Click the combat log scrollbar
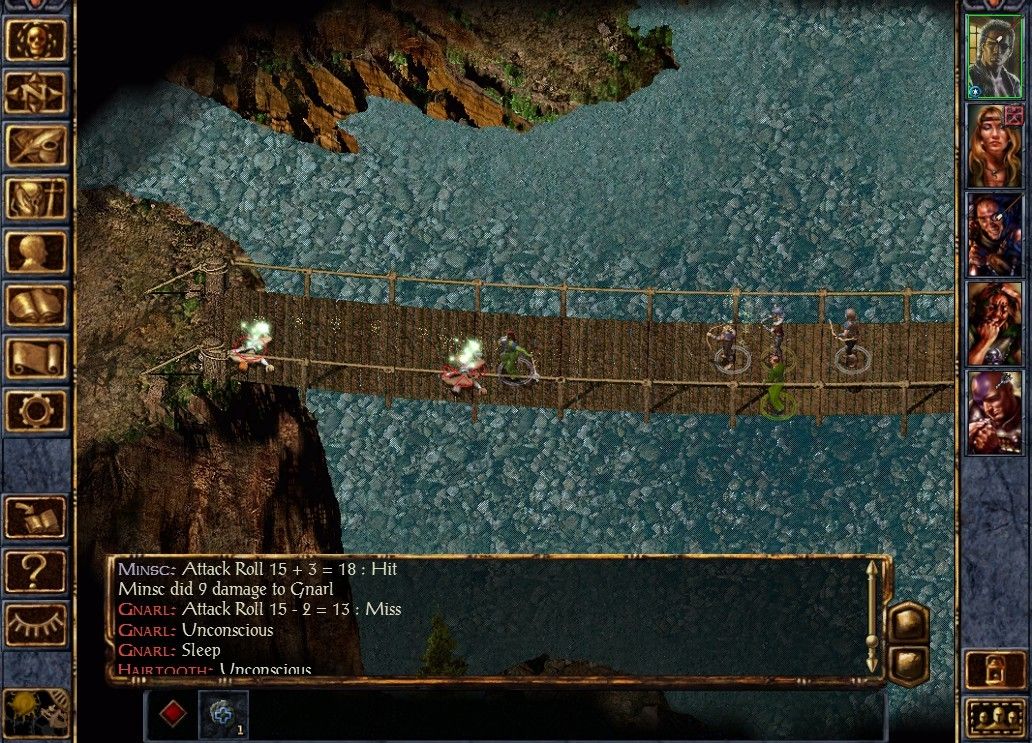The image size is (1032, 743). click(x=871, y=616)
